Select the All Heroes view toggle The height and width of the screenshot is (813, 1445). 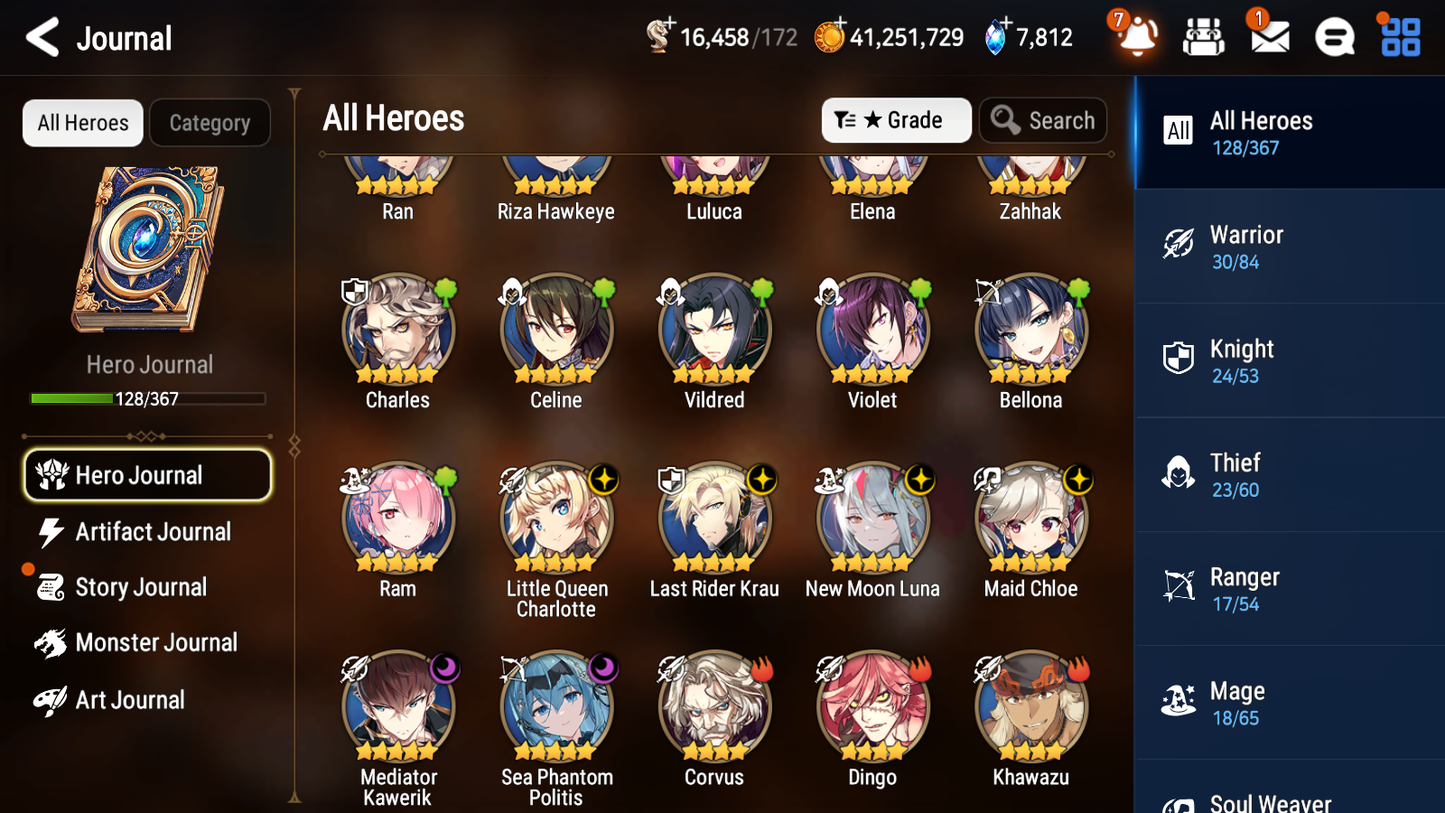(x=82, y=122)
